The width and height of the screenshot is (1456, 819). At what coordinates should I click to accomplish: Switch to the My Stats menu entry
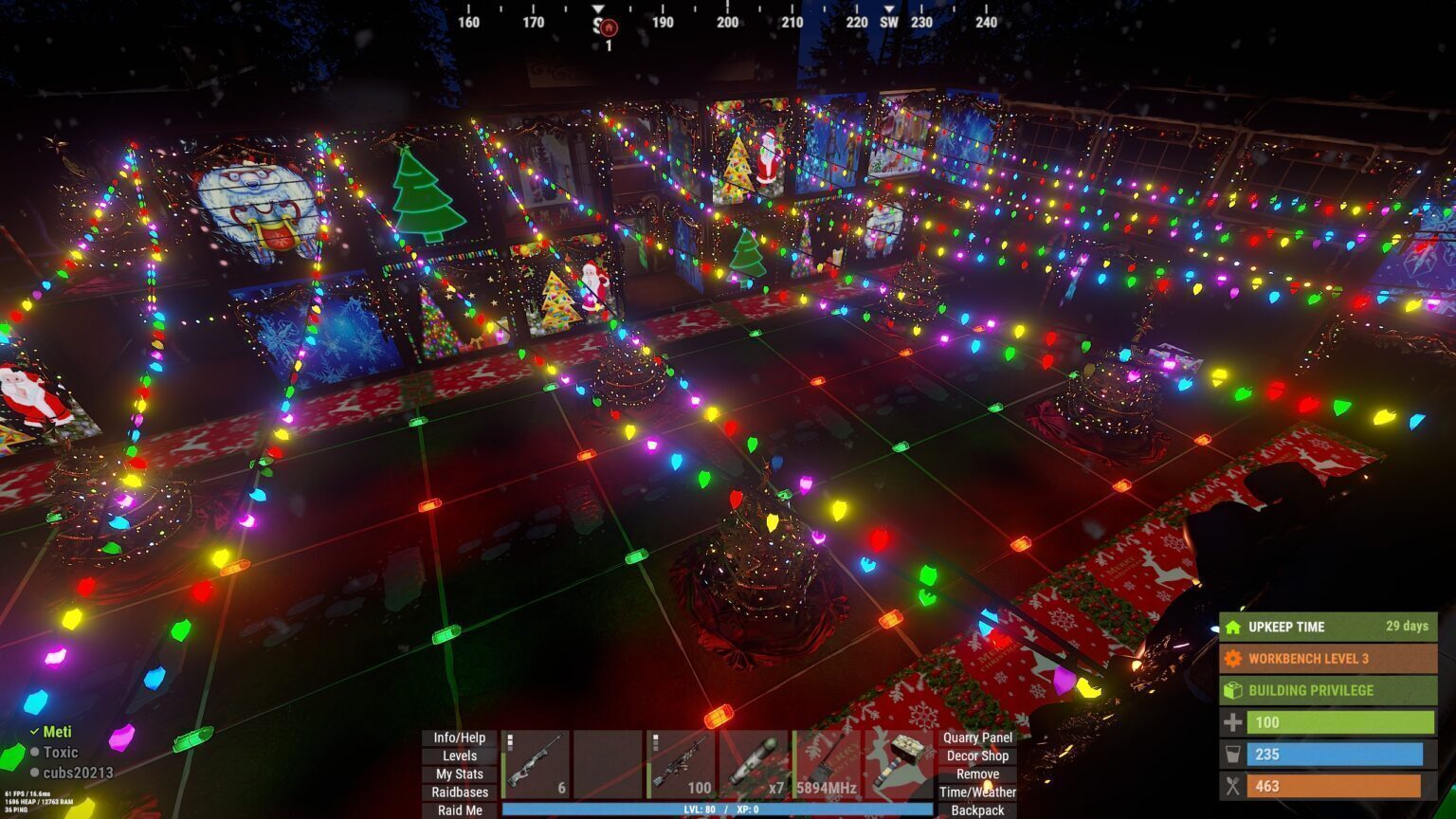[x=459, y=773]
